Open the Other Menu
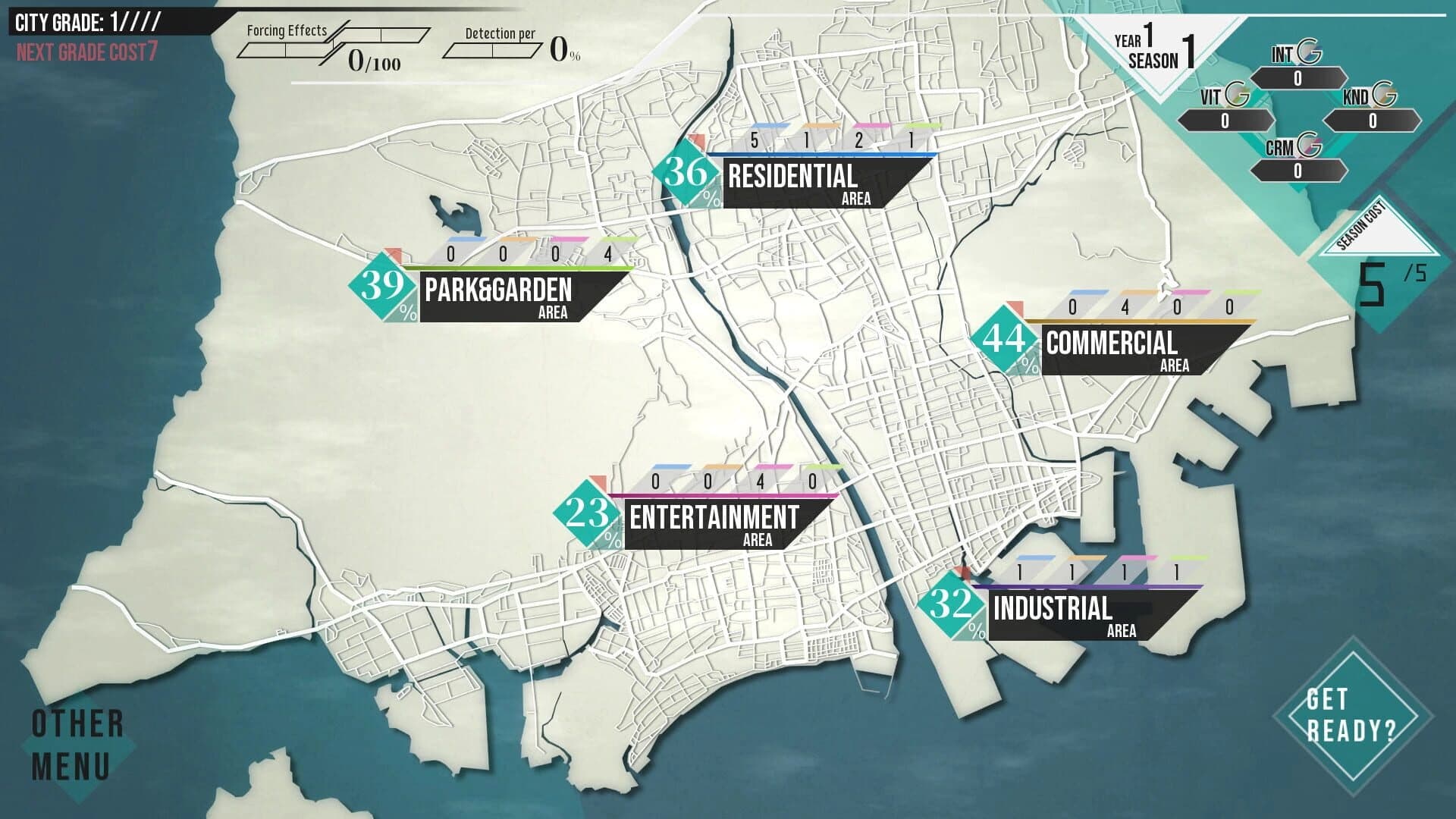This screenshot has height=819, width=1456. click(x=72, y=743)
